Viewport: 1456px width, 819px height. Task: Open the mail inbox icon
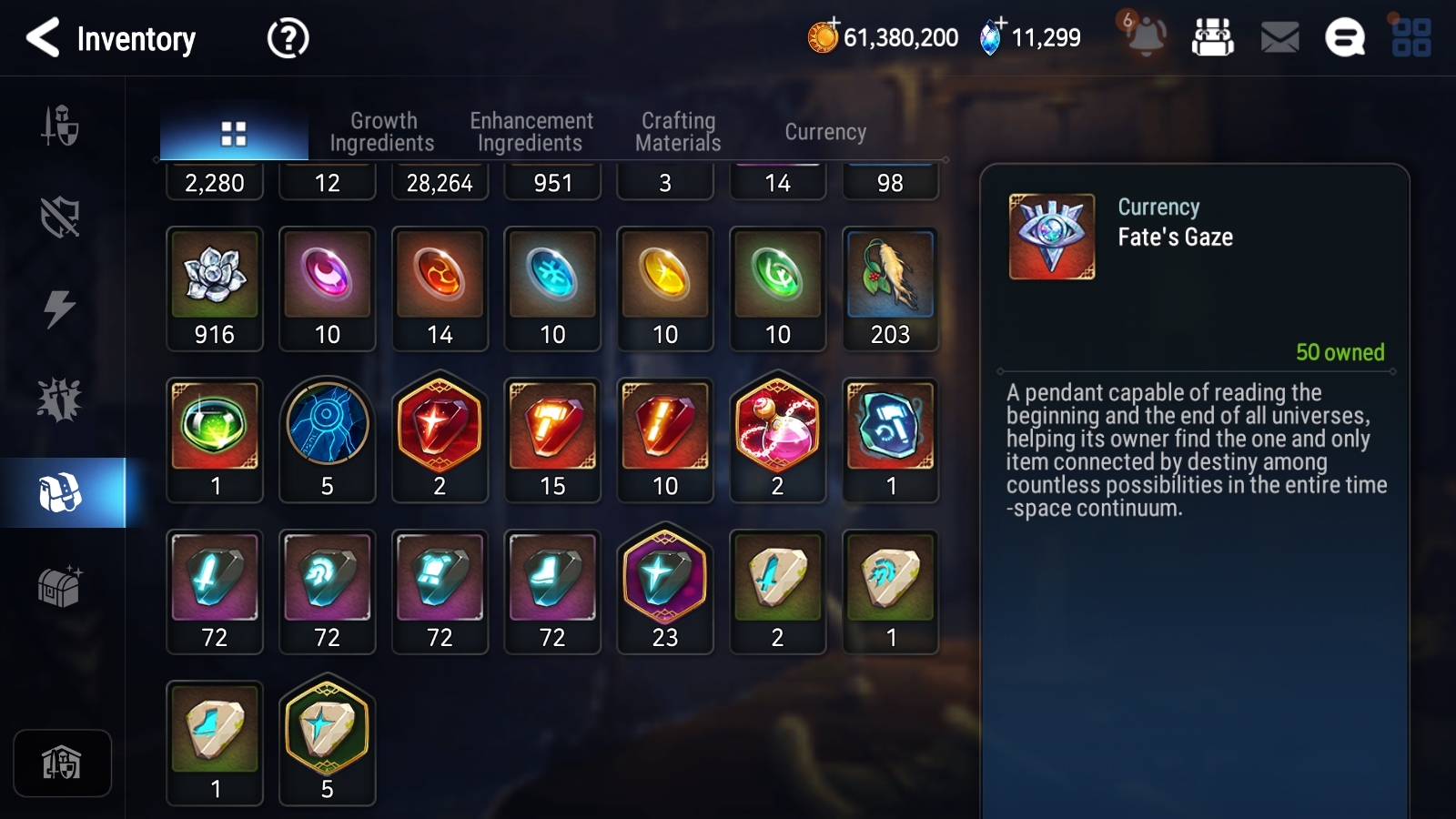coord(1278,37)
